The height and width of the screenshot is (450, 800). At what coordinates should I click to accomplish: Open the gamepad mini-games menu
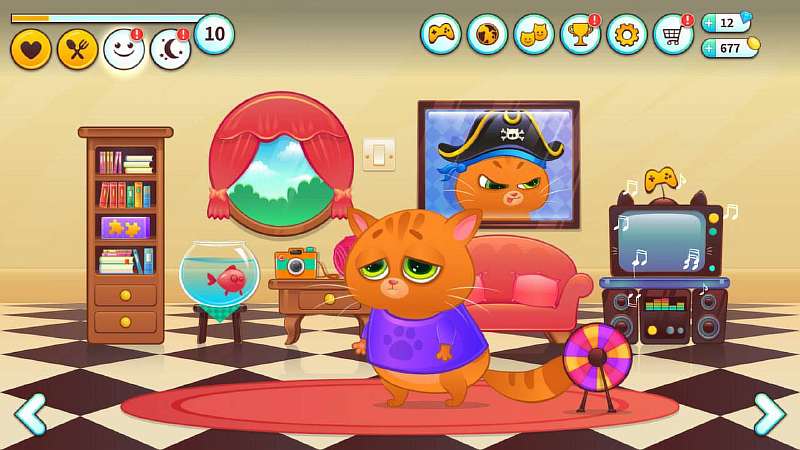click(440, 34)
